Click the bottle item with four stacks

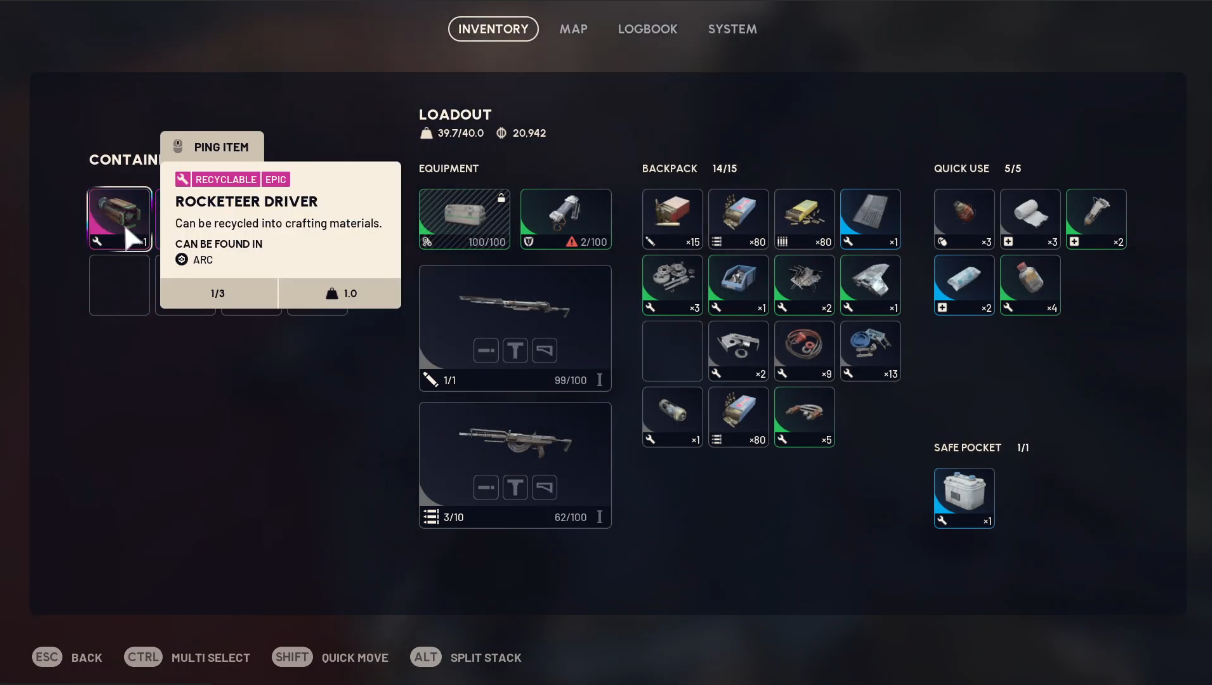1030,285
